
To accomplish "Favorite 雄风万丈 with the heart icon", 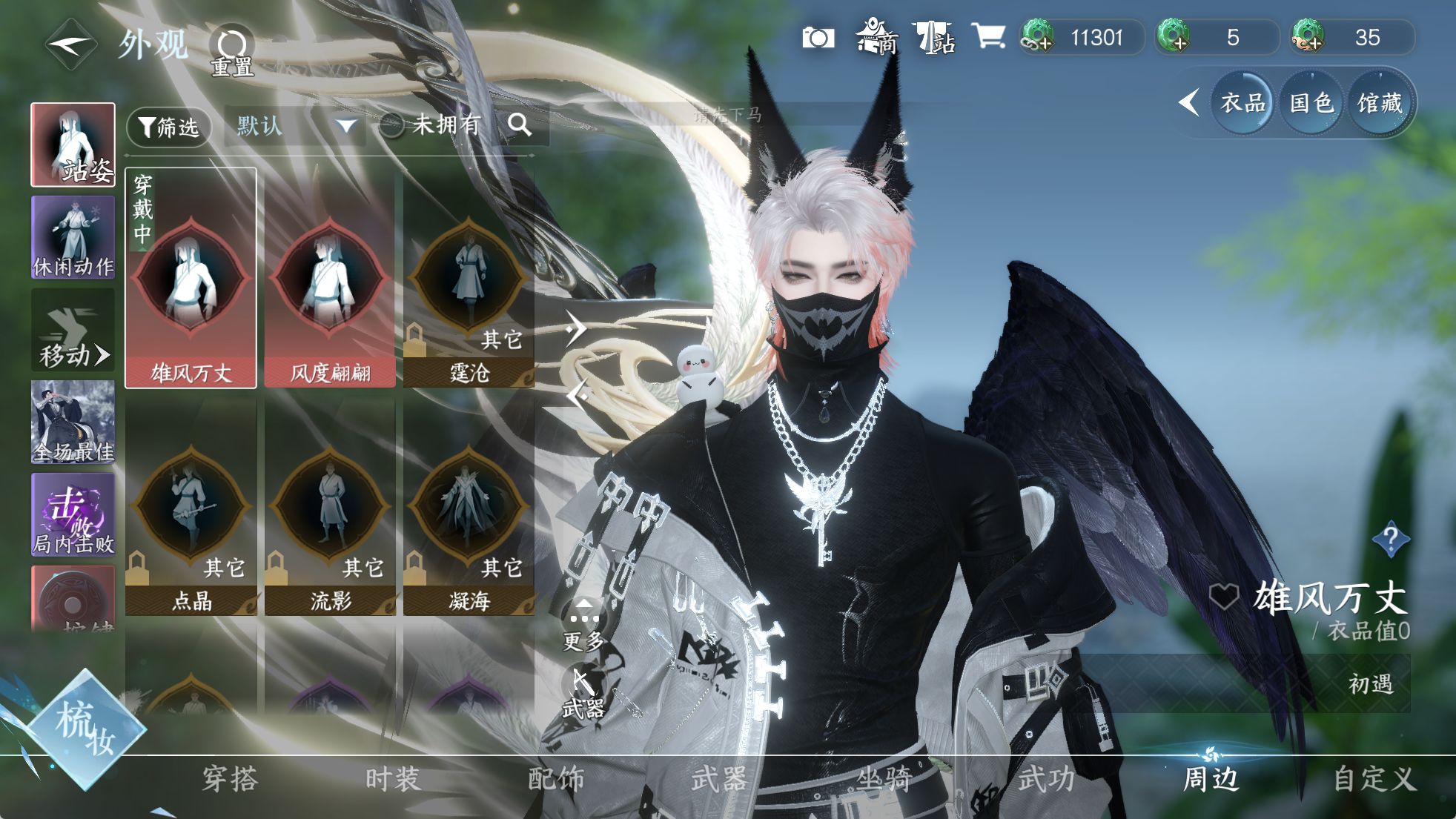I will (1223, 597).
